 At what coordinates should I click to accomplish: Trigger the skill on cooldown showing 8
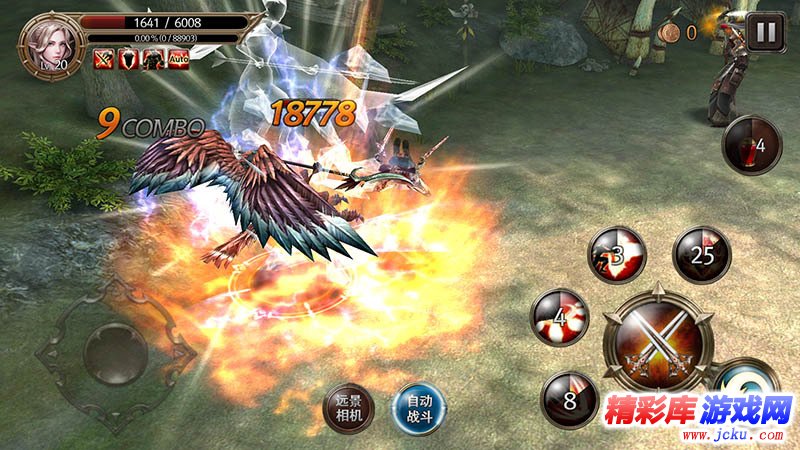coord(569,400)
